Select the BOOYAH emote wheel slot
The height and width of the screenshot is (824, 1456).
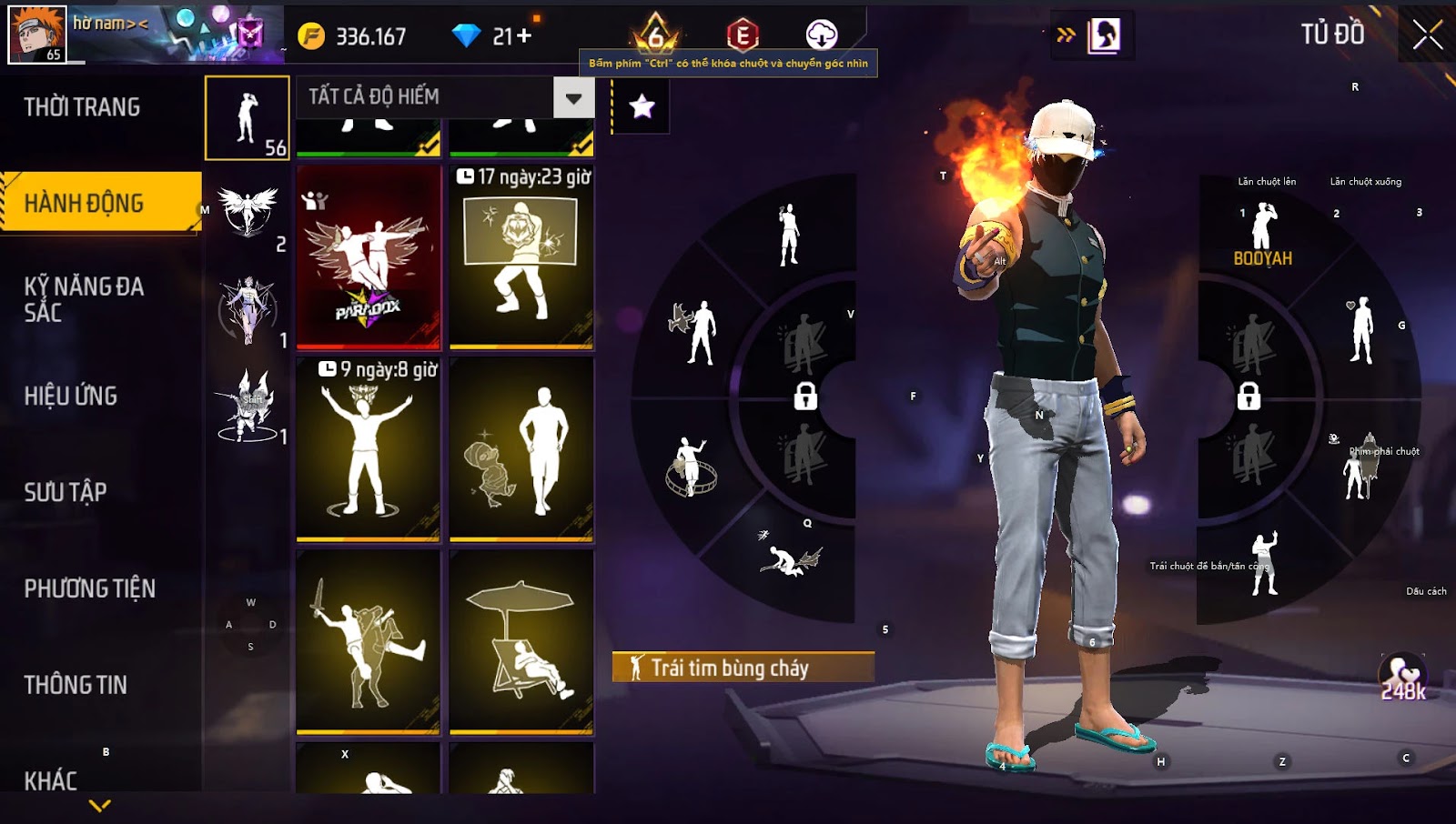coord(1262,235)
